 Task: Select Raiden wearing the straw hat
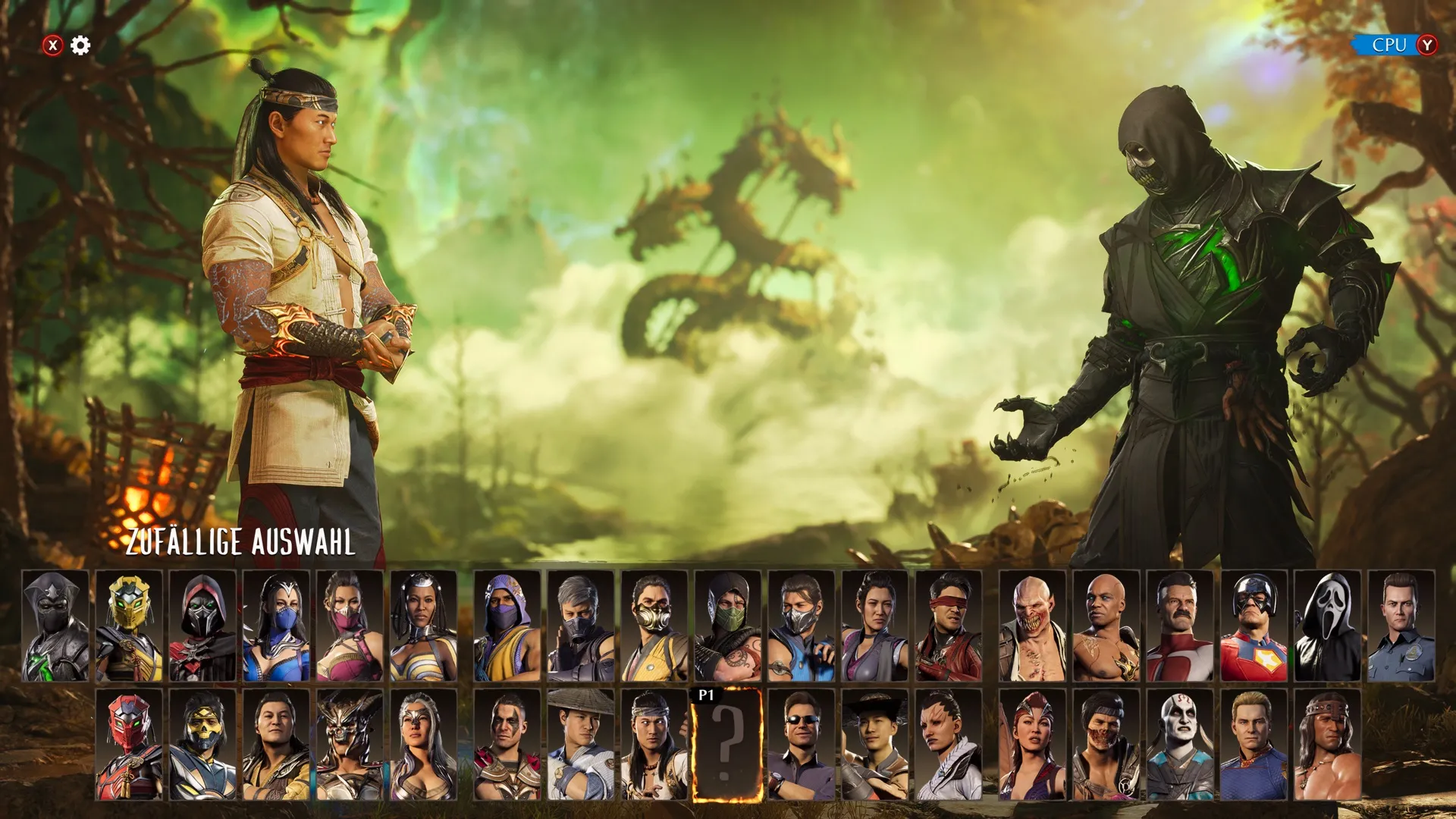(x=580, y=745)
